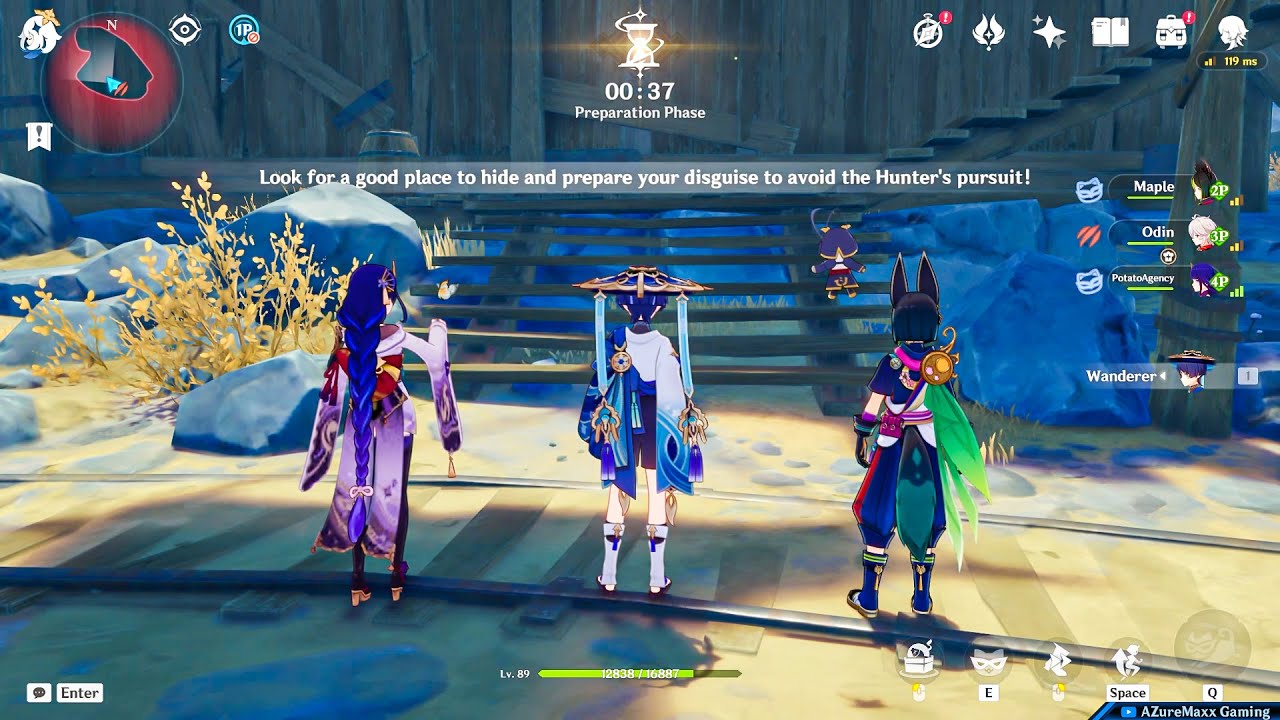Open the chat box
Screen dimensions: 1280x720
coord(66,692)
